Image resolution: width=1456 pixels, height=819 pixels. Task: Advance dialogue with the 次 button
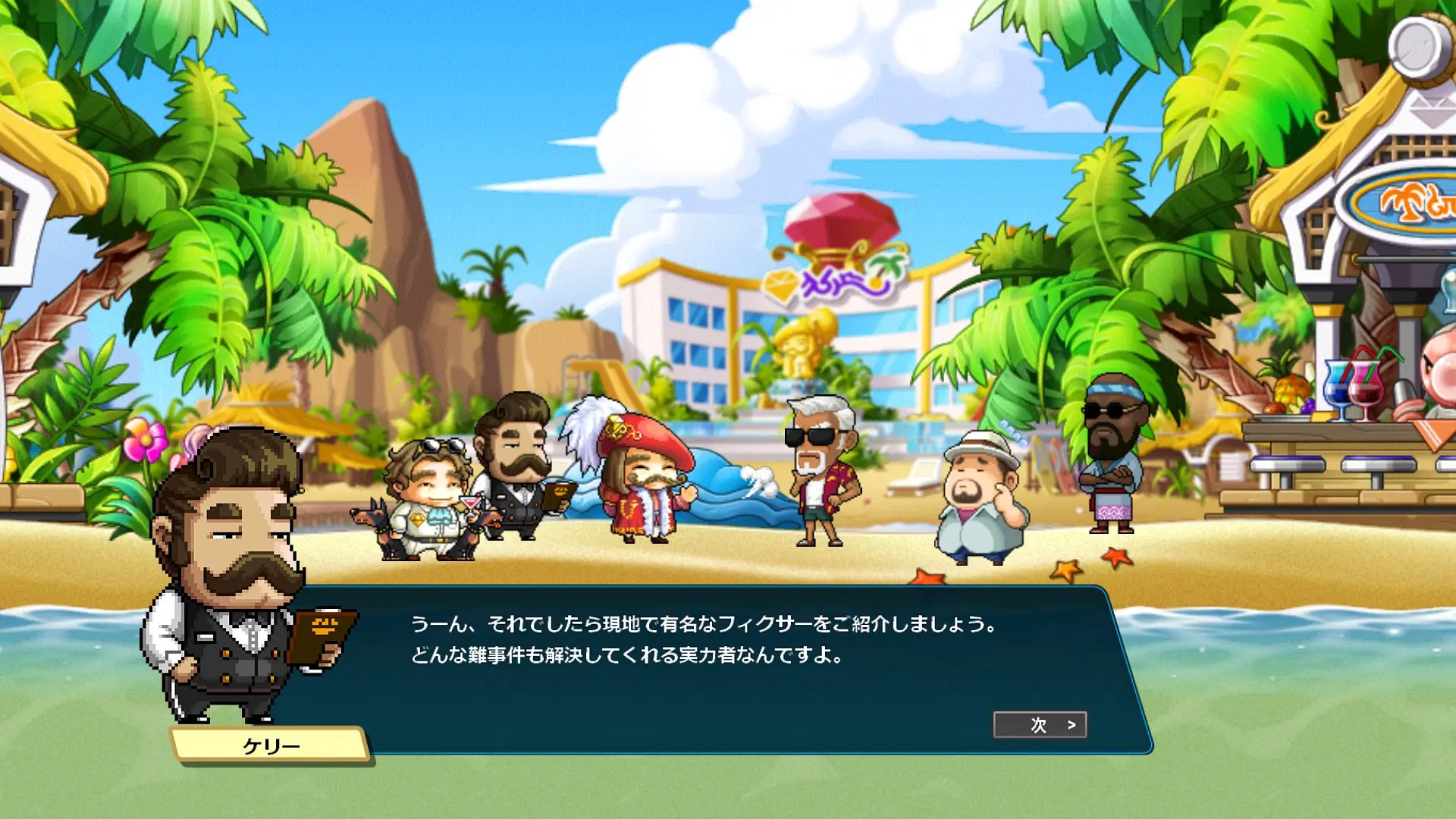click(x=1040, y=725)
